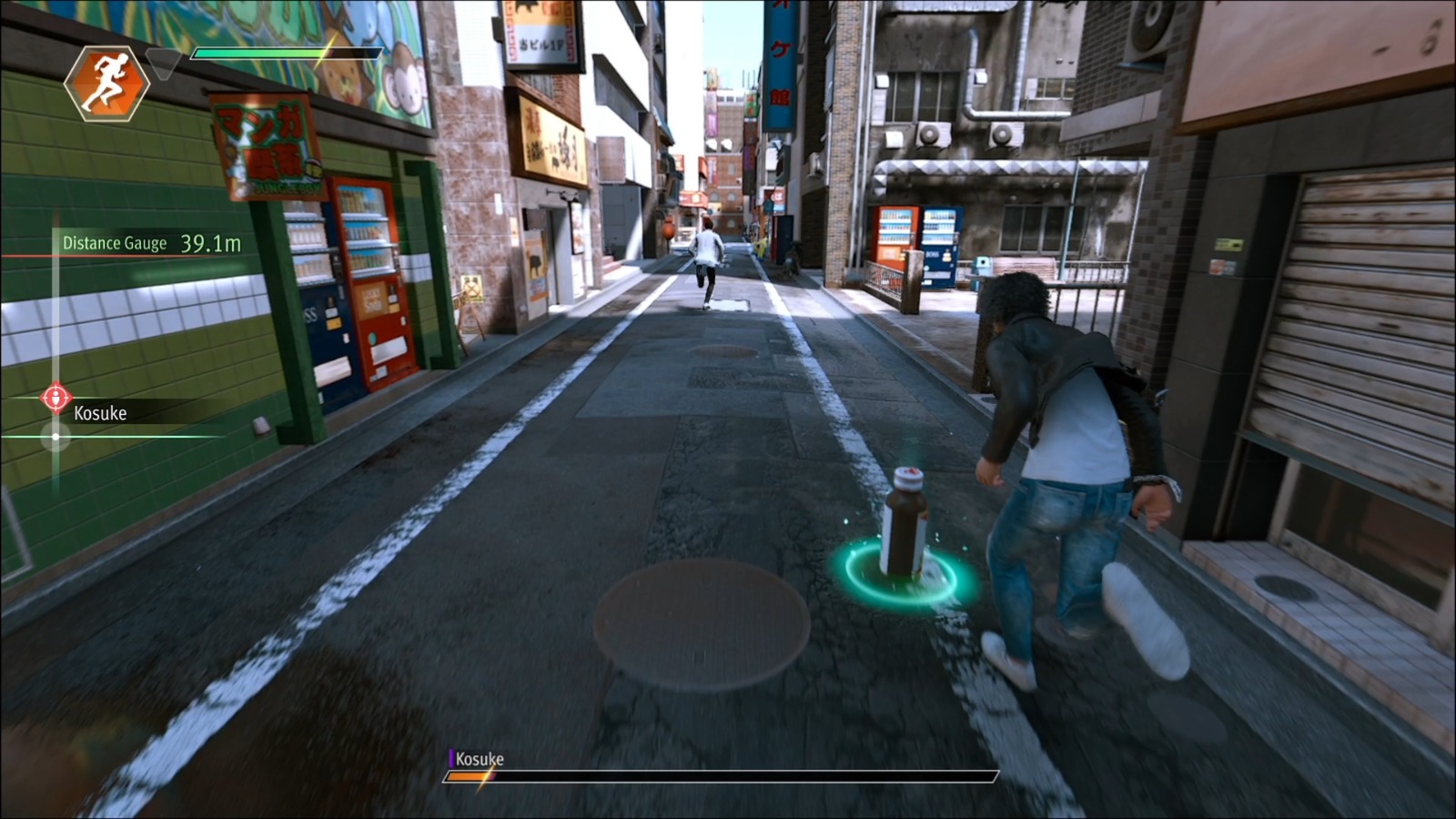Screen dimensions: 1456x819
Task: Click the gray diamond indicator near the gauge
Action: coord(164,64)
